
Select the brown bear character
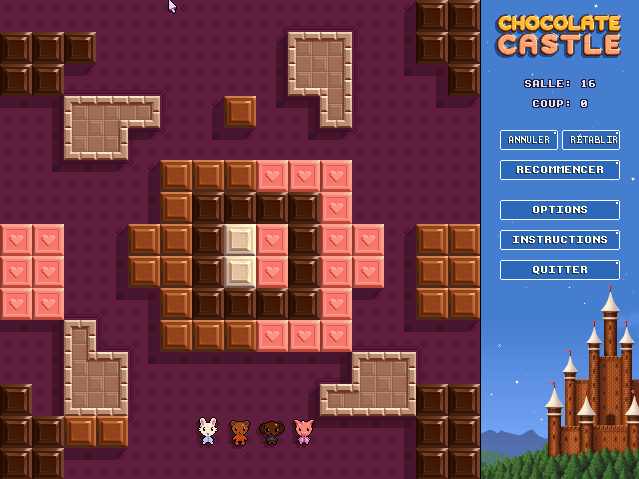pos(240,431)
